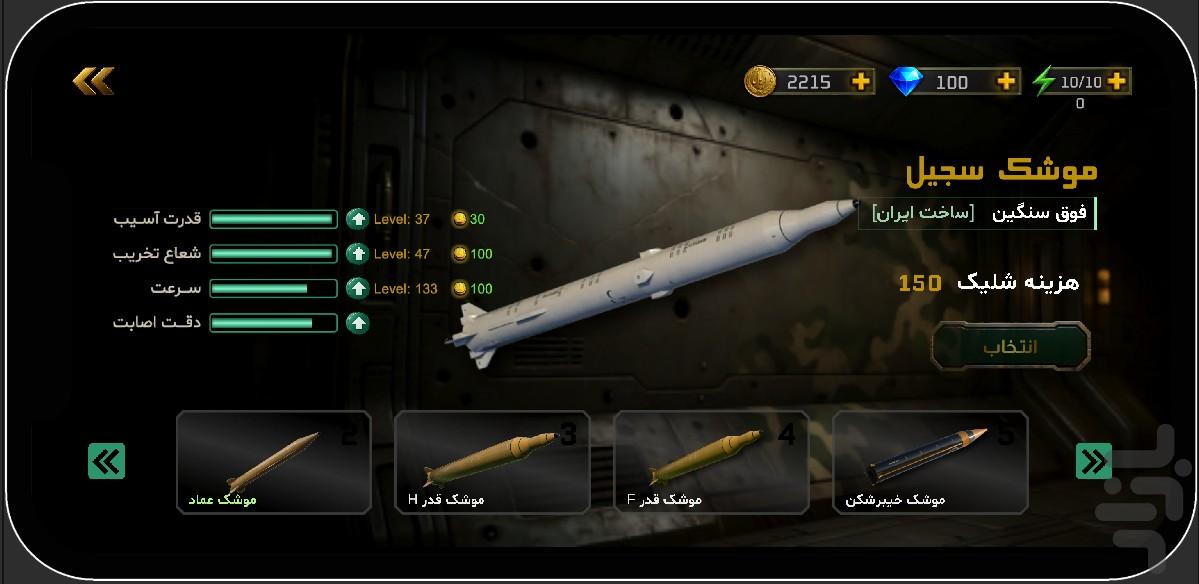
Task: Upgrade دقت اصابت accuracy stat arrow
Action: pyautogui.click(x=357, y=323)
